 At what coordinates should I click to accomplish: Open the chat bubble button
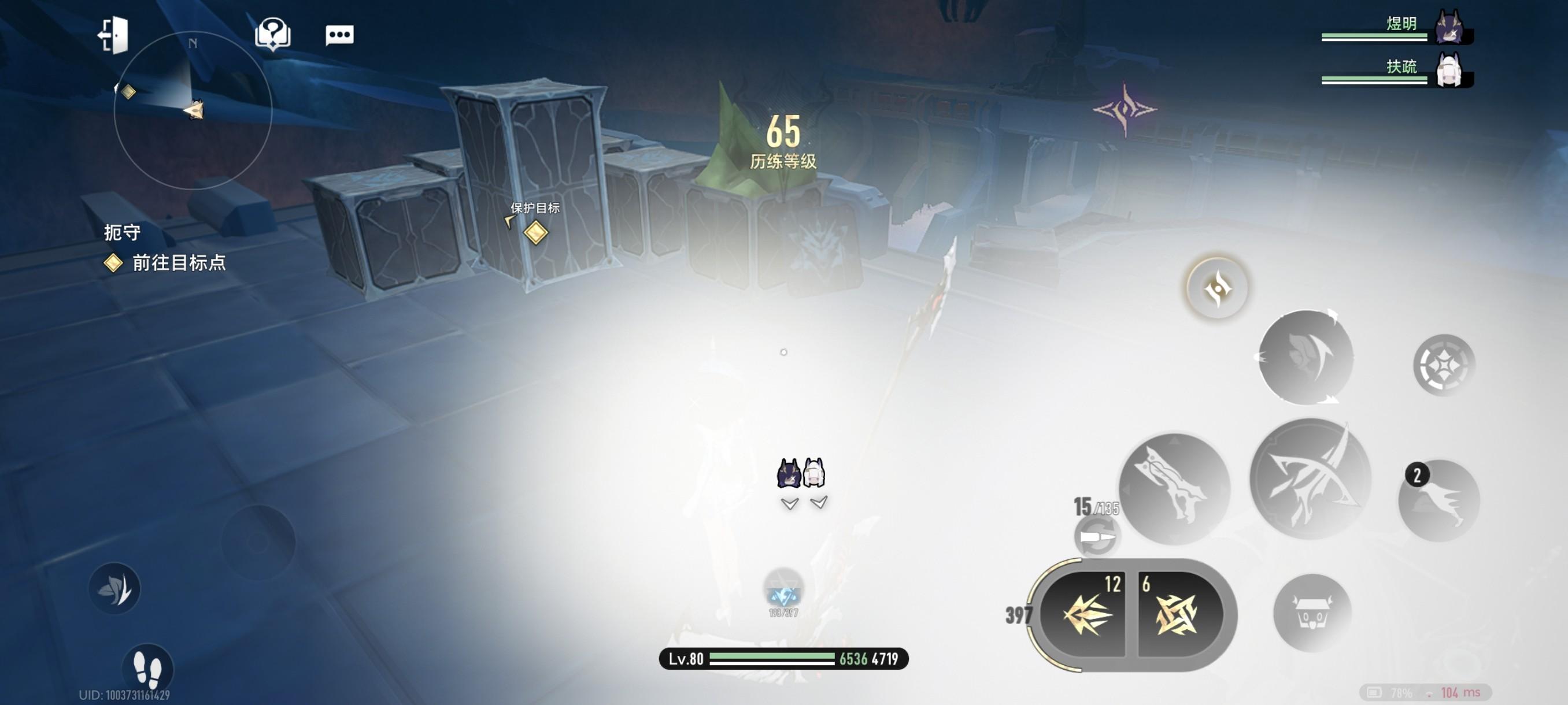tap(339, 35)
